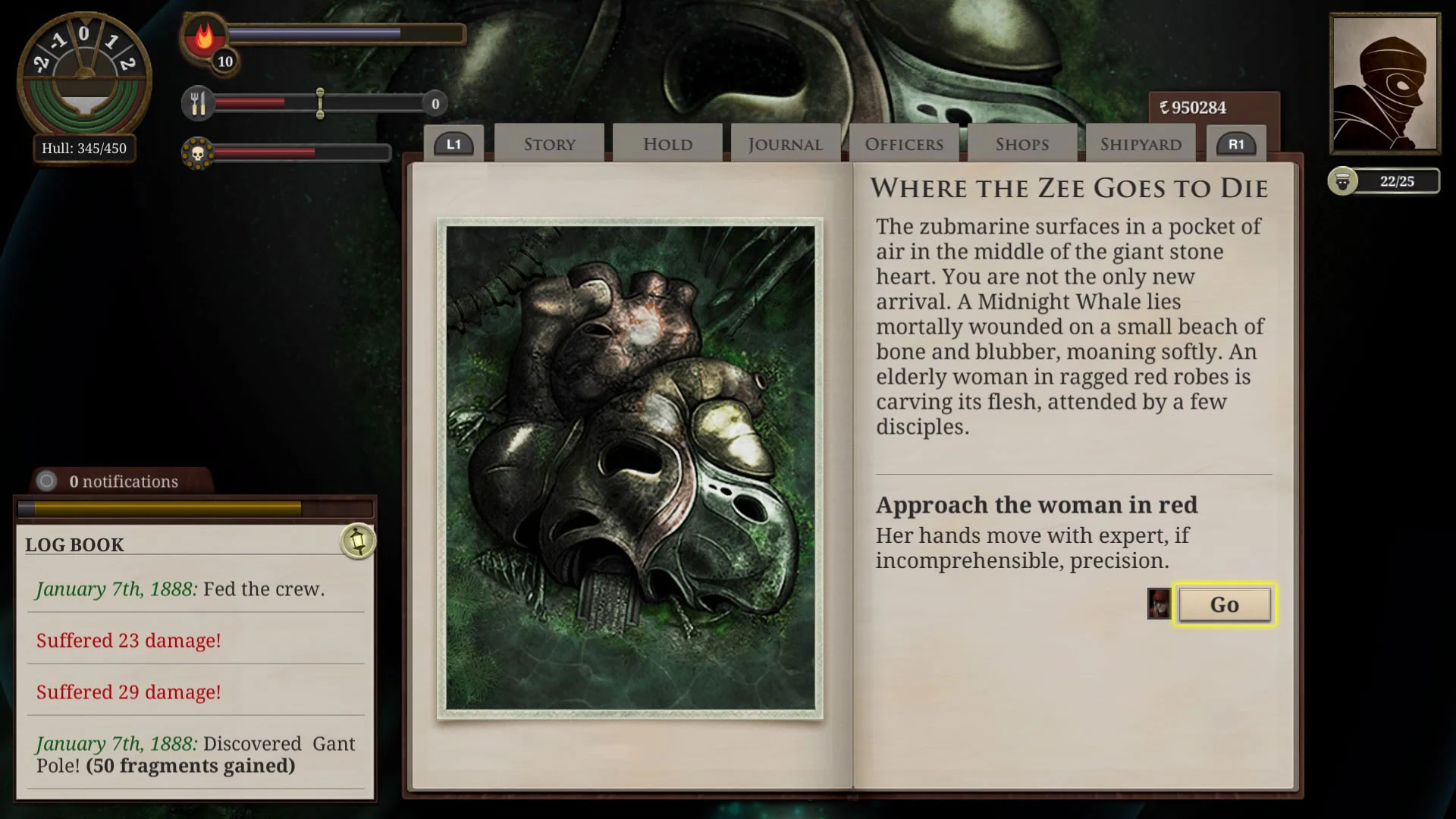This screenshot has width=1456, height=819.
Task: Open the lantern icon on the Log Book
Action: pos(356,541)
